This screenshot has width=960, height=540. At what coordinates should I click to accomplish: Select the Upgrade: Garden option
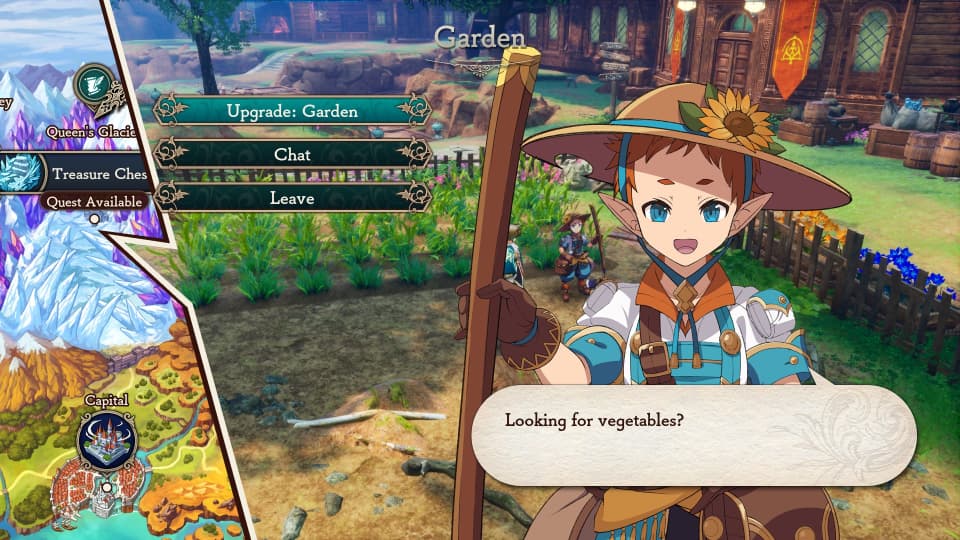coord(292,111)
